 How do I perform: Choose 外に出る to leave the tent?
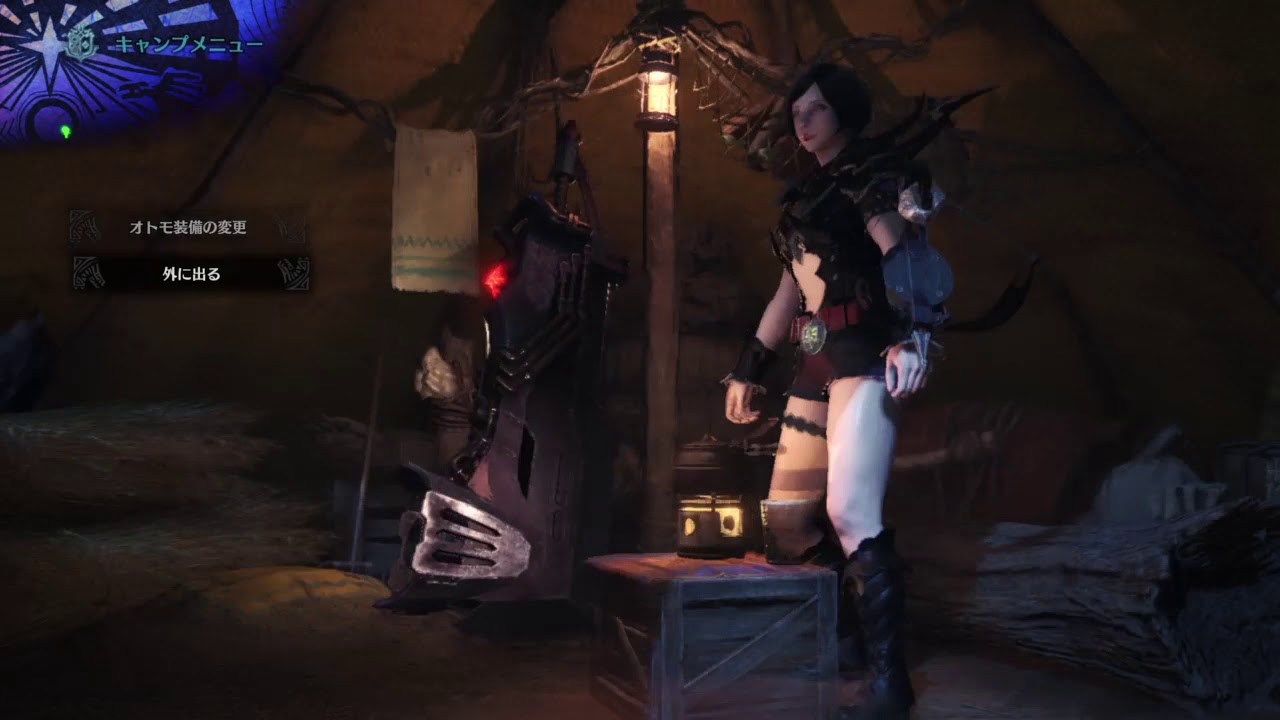click(x=190, y=273)
